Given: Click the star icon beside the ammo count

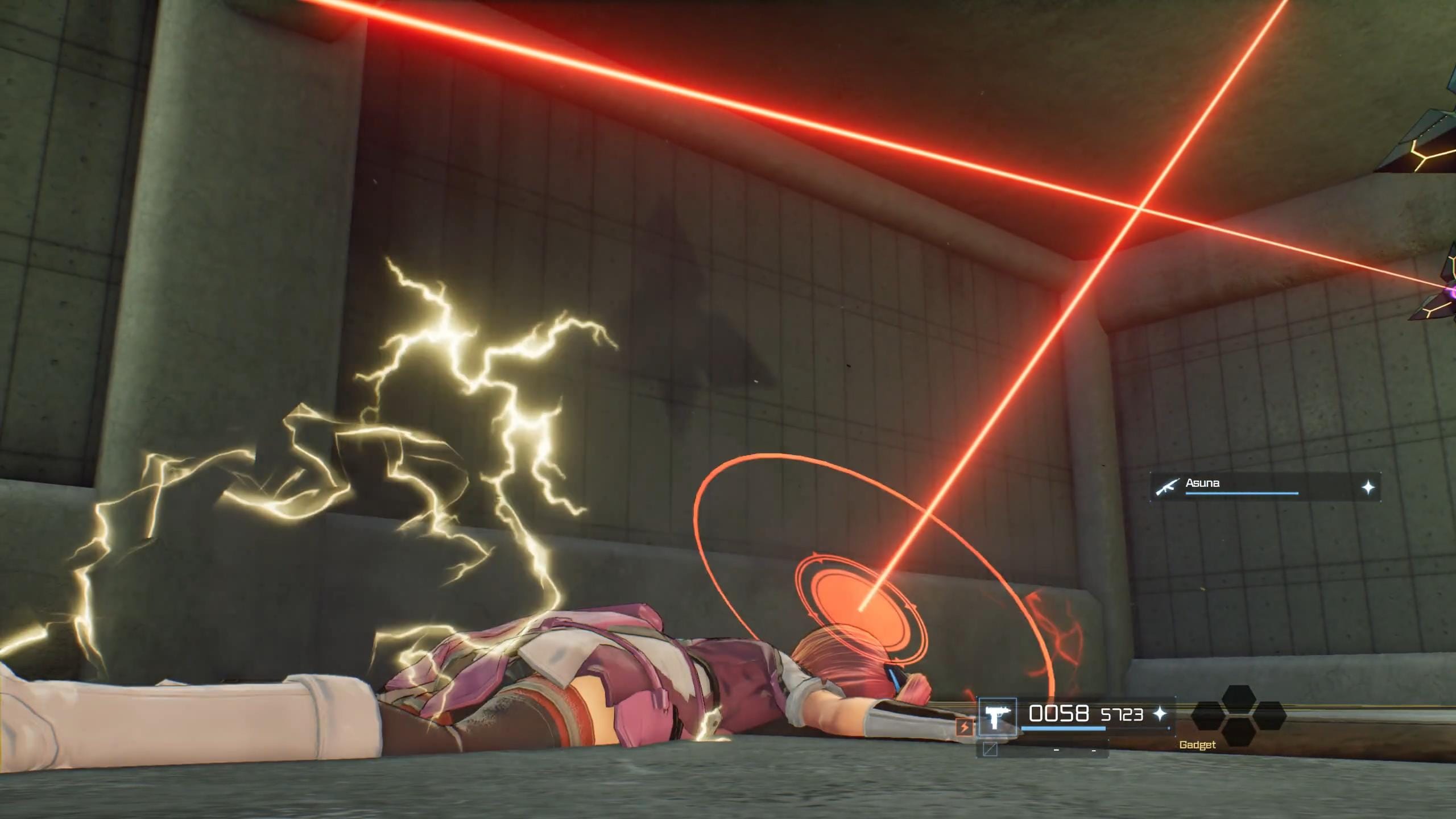Looking at the screenshot, I should click(1159, 714).
